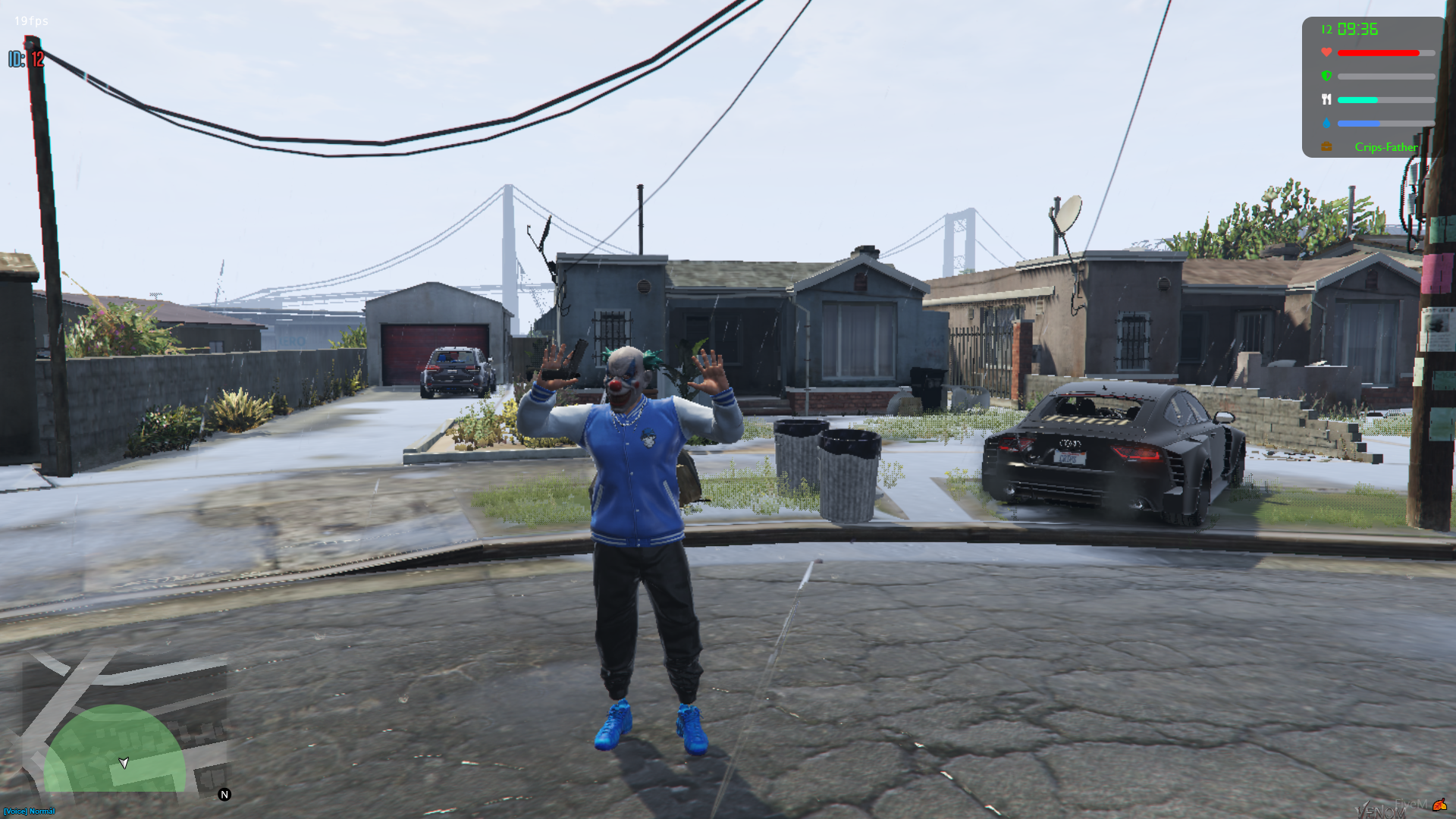
Task: Select the north N marker on the minimap
Action: 224,795
